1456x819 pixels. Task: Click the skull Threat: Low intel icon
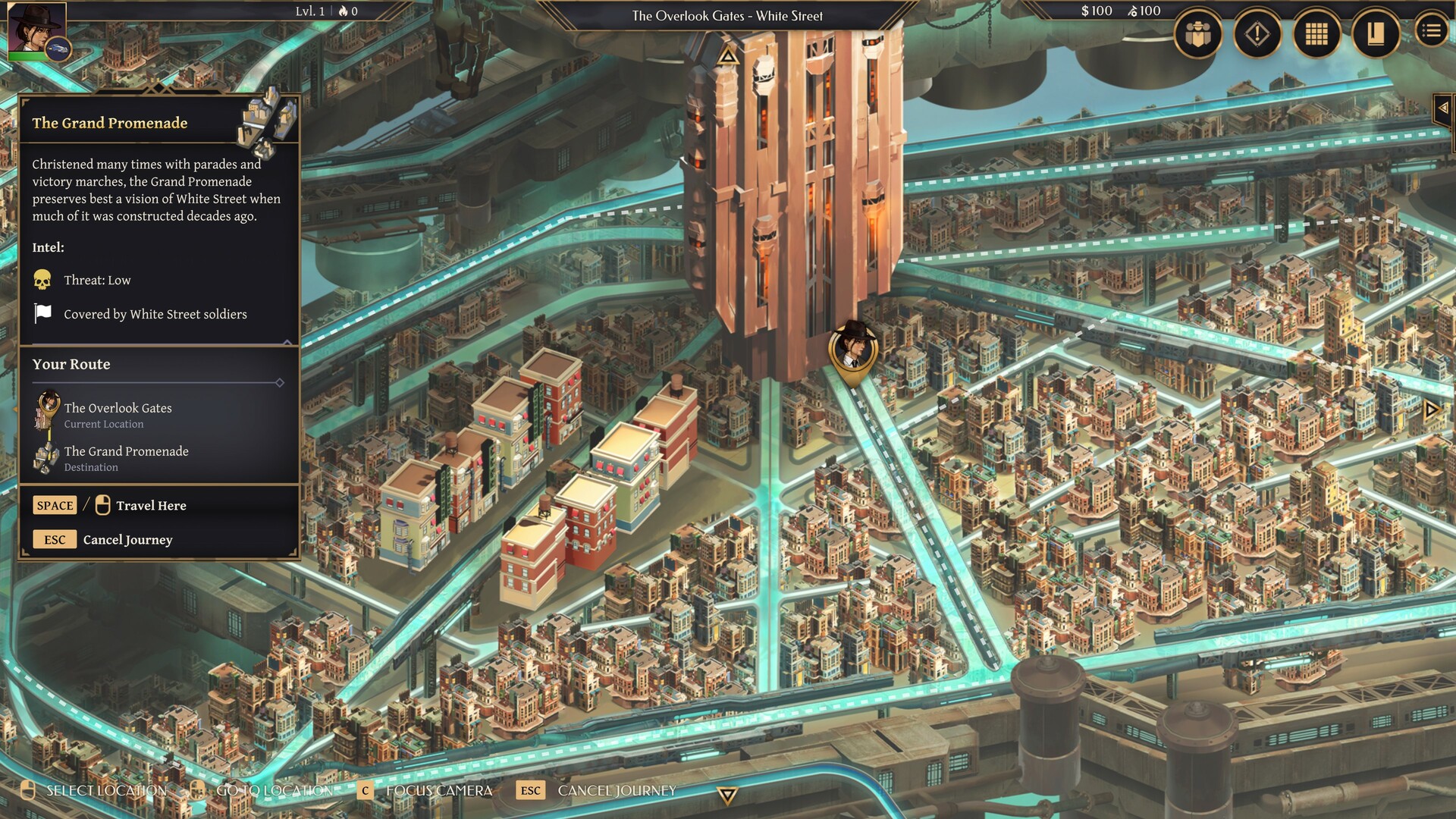coord(42,279)
